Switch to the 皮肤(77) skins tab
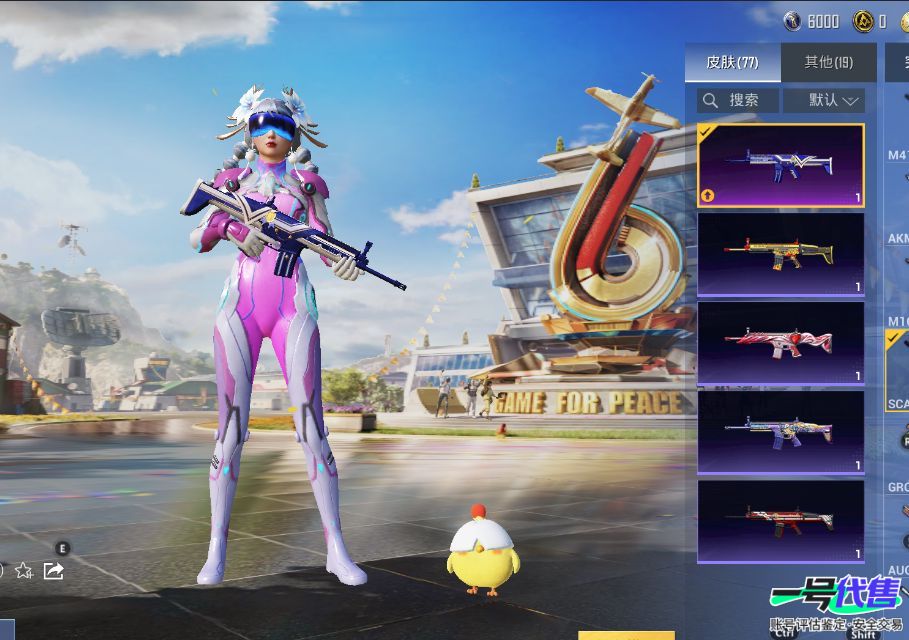 click(x=732, y=62)
